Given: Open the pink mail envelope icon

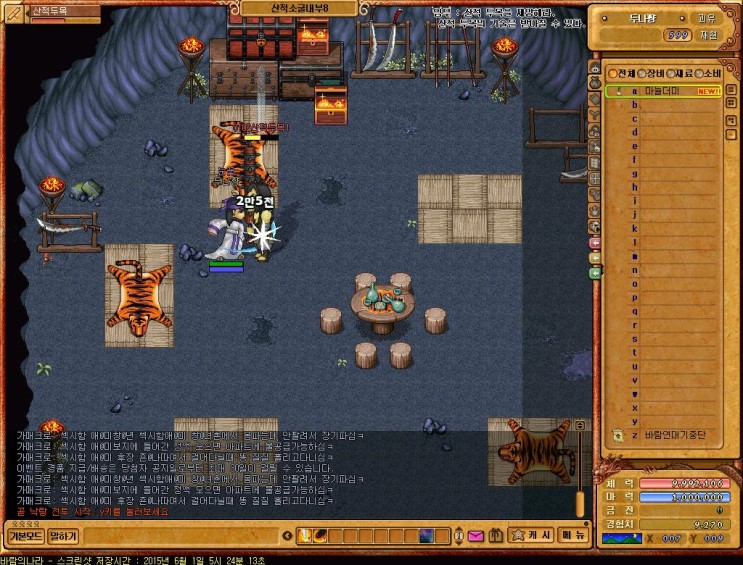Looking at the screenshot, I should pyautogui.click(x=476, y=537).
